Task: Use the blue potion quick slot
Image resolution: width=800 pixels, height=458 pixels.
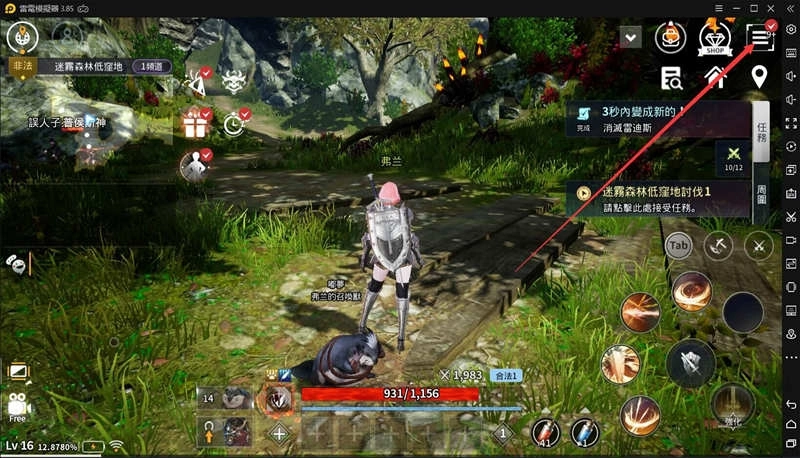Action: (585, 432)
